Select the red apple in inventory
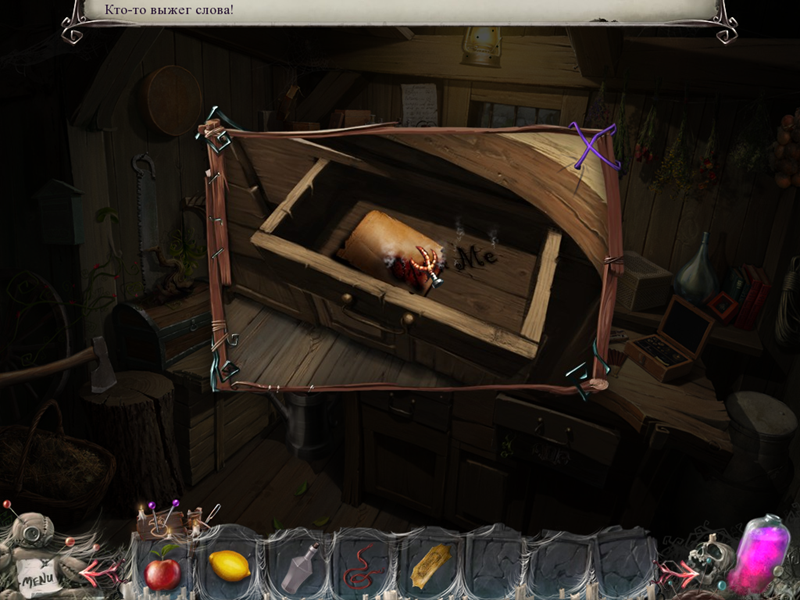 (x=163, y=572)
